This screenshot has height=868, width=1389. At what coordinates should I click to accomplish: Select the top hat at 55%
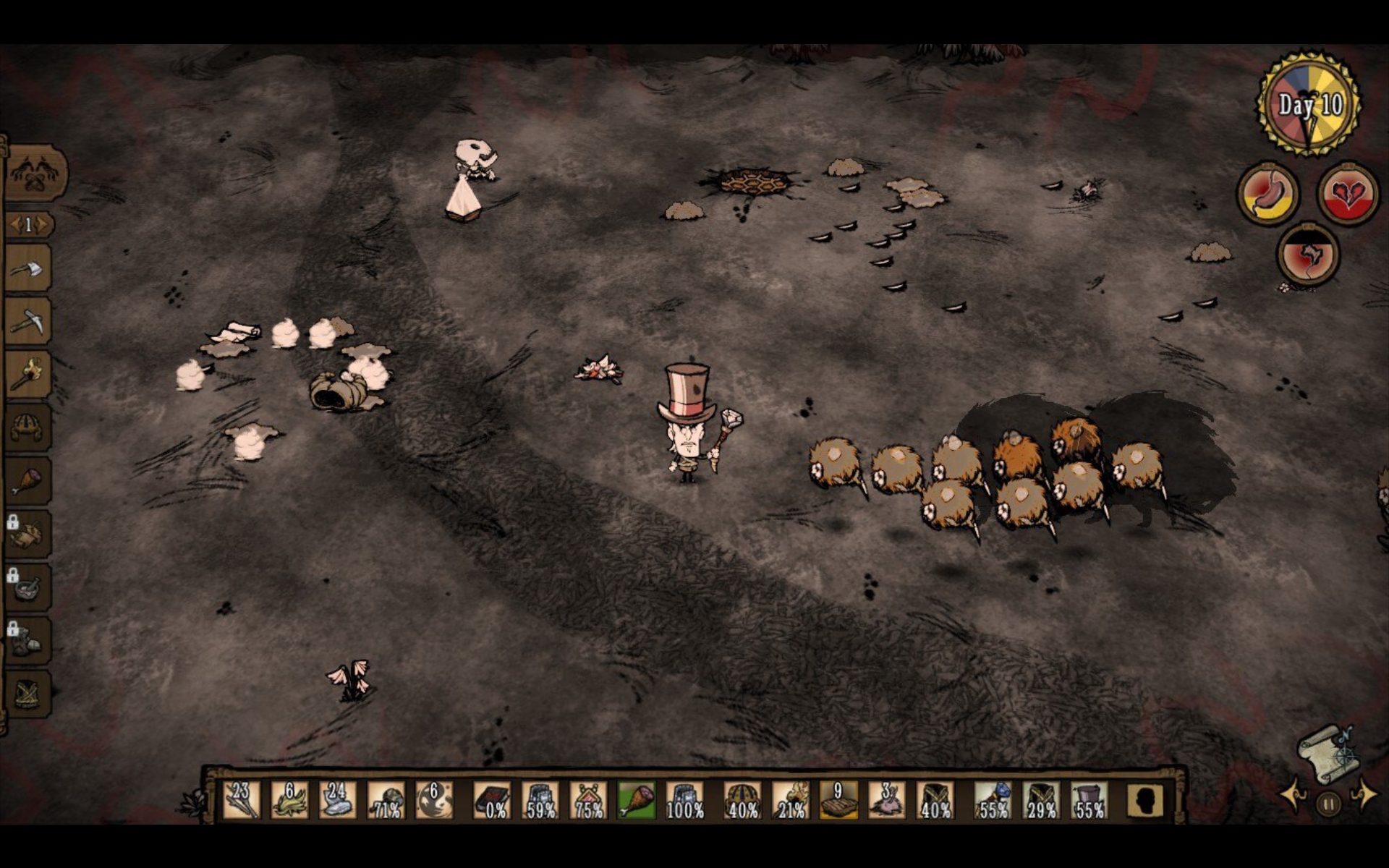[1089, 800]
